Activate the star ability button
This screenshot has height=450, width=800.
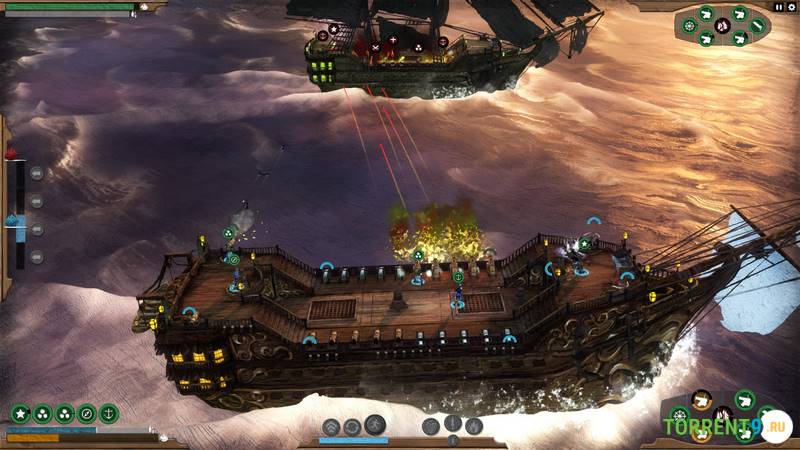point(20,413)
